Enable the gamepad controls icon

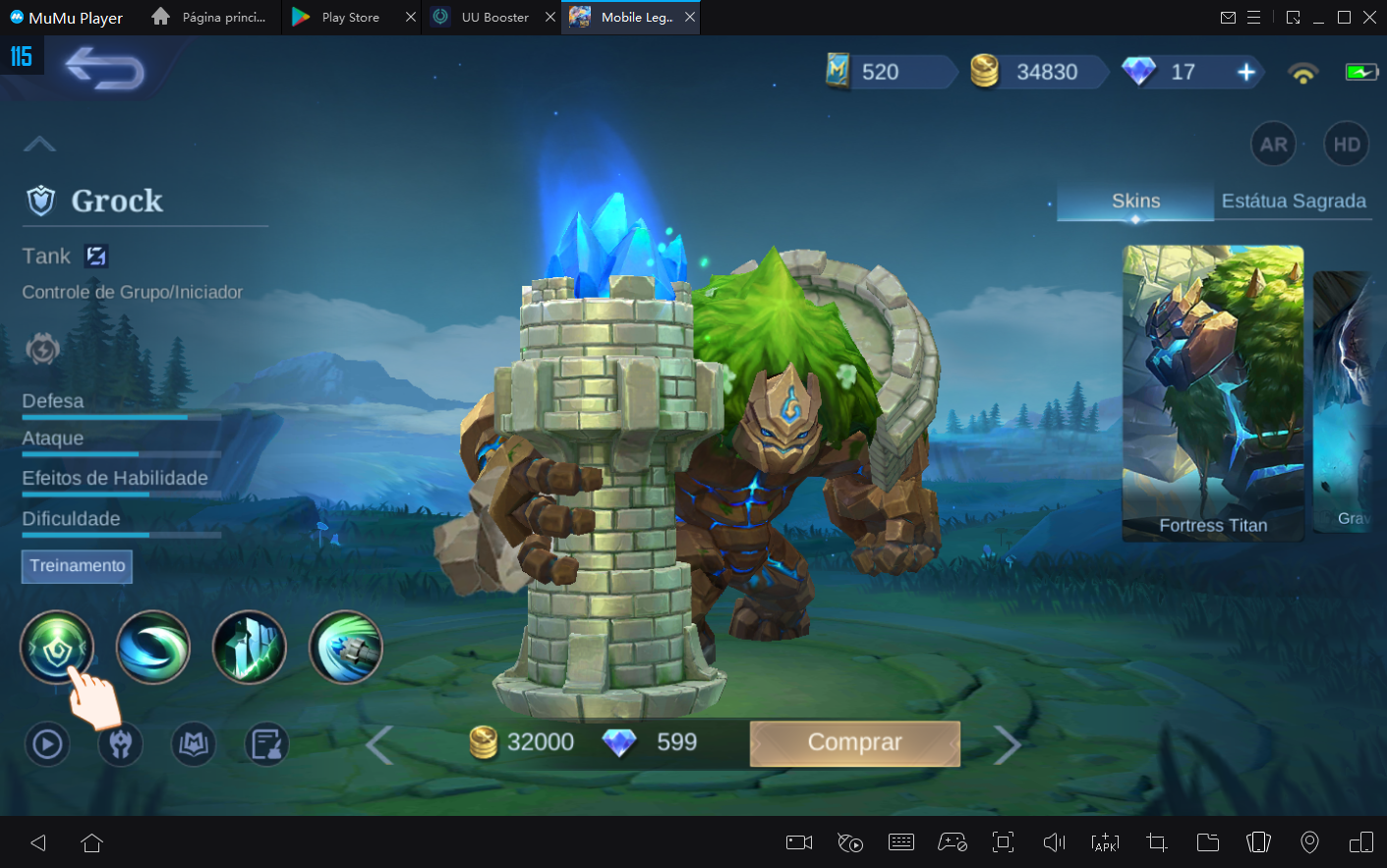click(x=952, y=842)
